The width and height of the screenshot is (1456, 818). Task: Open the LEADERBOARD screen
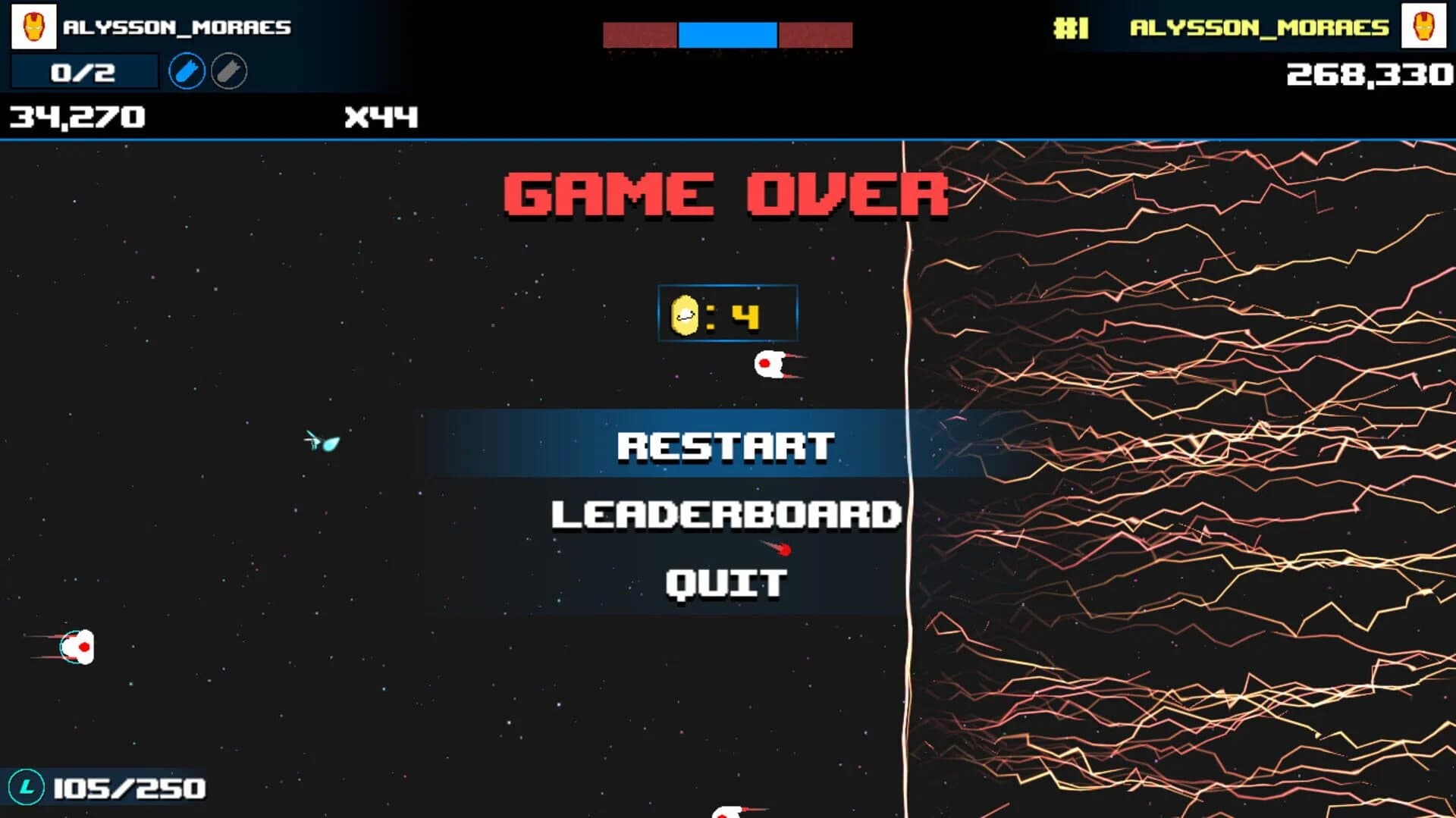(x=726, y=514)
